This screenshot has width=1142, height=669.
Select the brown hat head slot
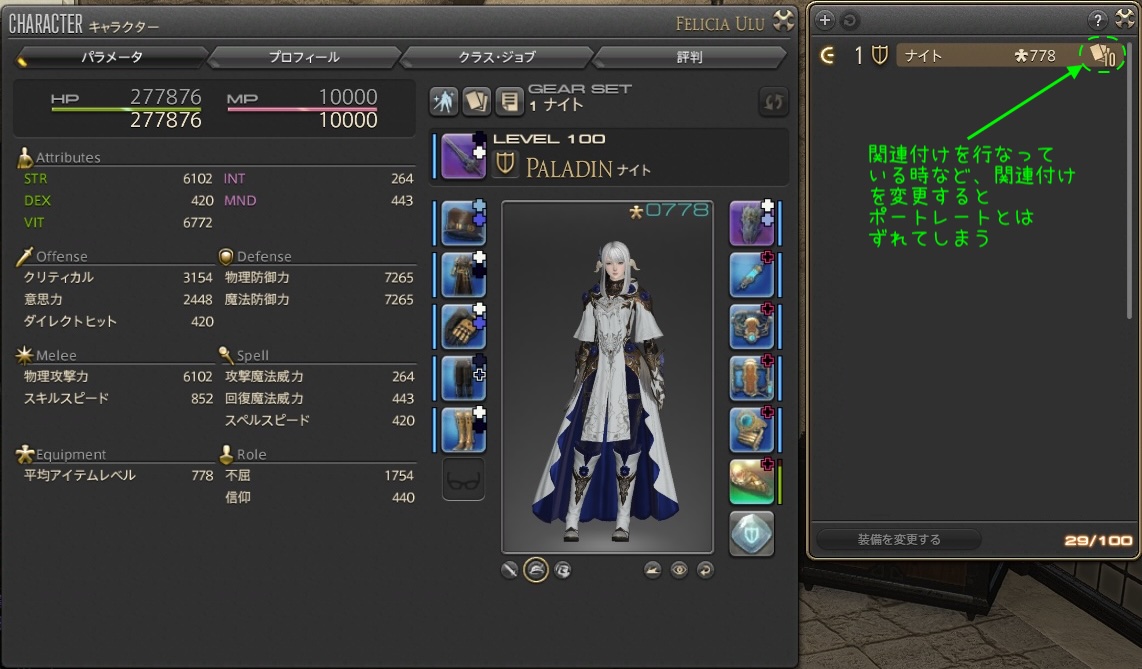pyautogui.click(x=463, y=222)
